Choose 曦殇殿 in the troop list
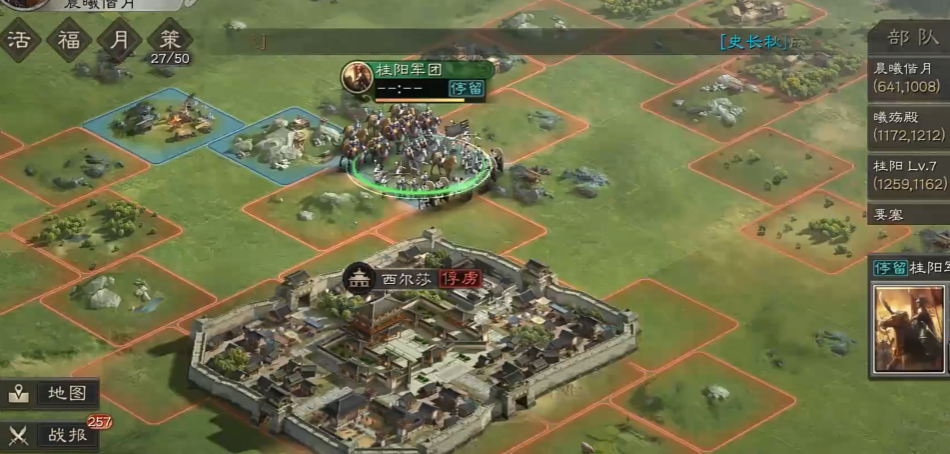The width and height of the screenshot is (950, 454). tap(908, 126)
